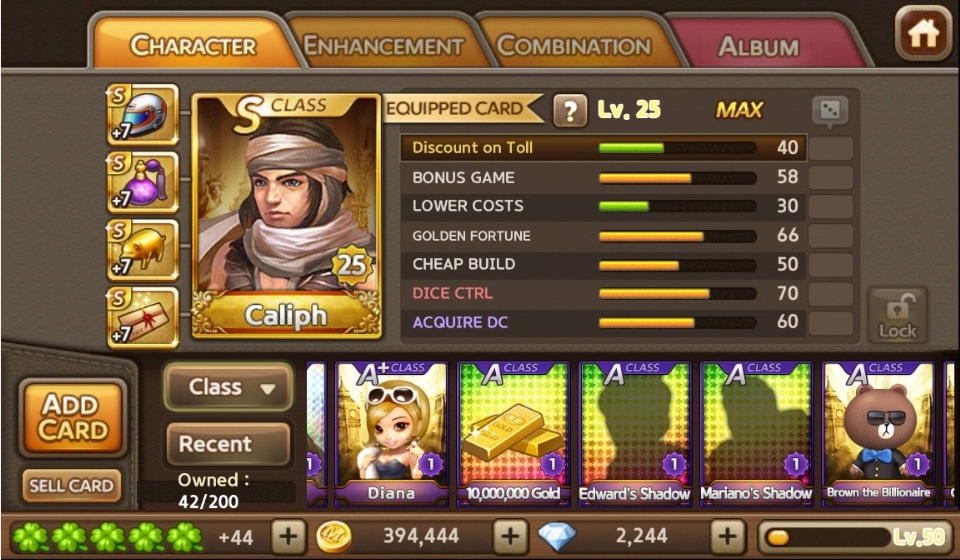This screenshot has width=960, height=560.
Task: Select the Diana A+ class card
Action: point(391,432)
